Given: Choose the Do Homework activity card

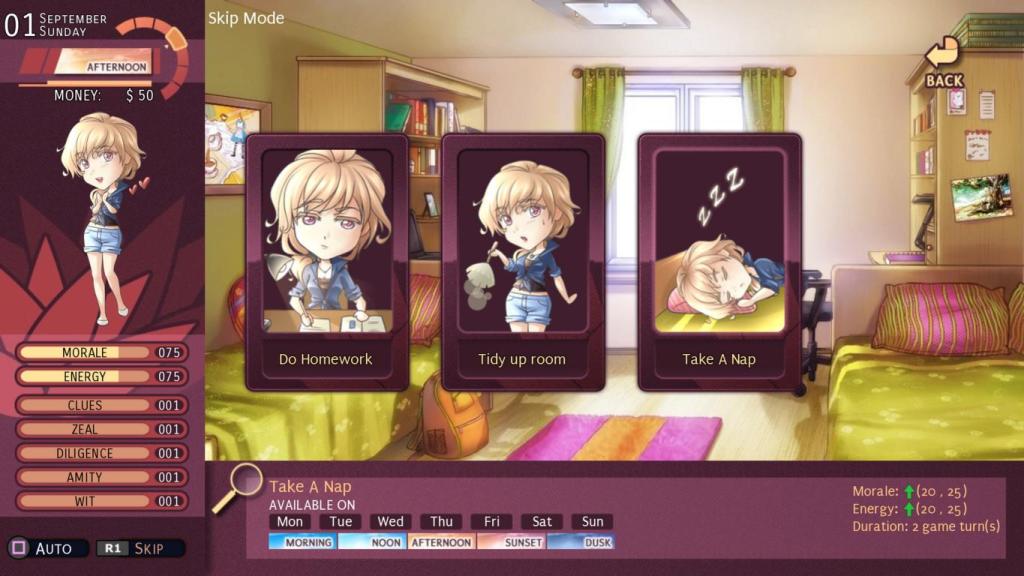Looking at the screenshot, I should (x=326, y=262).
